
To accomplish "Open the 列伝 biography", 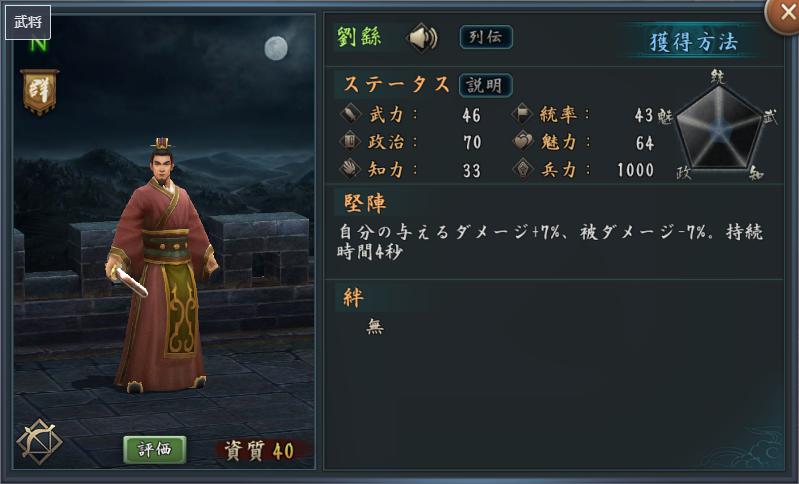I will (486, 37).
